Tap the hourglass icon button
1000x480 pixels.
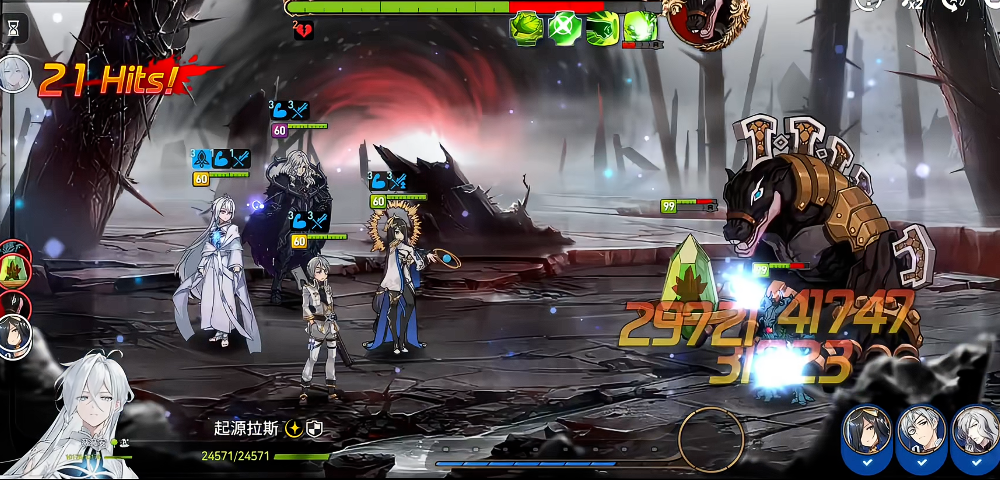pos(12,28)
